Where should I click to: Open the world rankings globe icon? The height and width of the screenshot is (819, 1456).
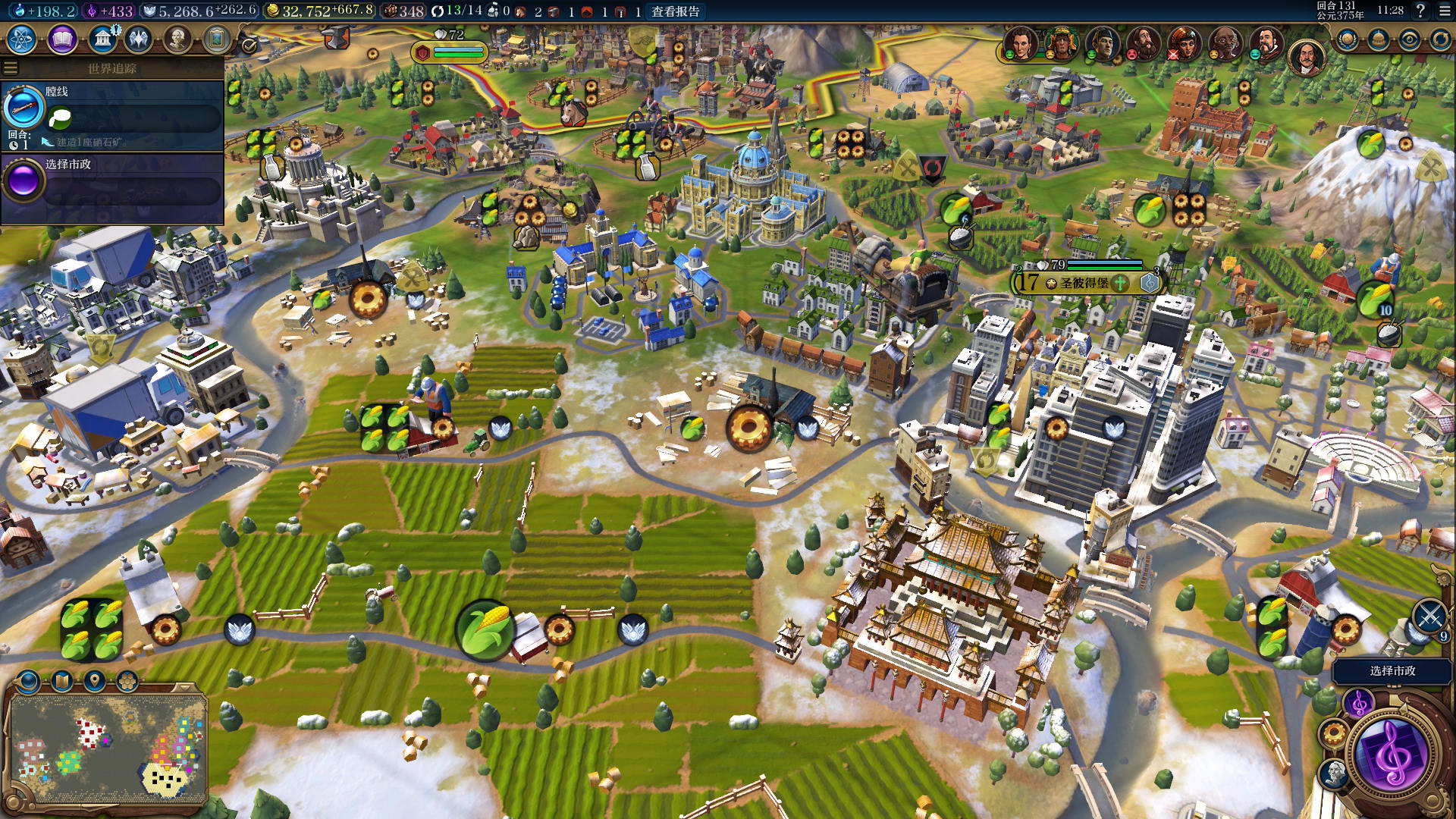(1347, 39)
